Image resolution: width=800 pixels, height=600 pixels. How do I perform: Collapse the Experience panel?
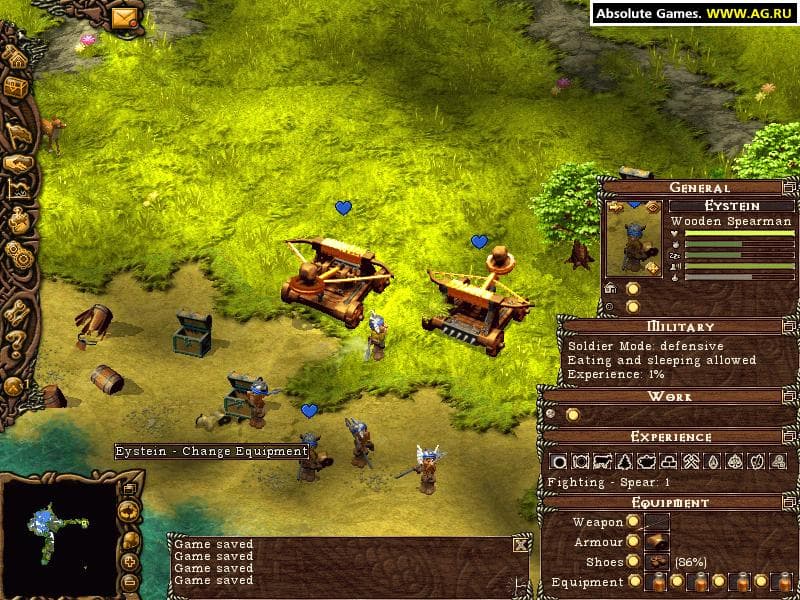[x=789, y=437]
